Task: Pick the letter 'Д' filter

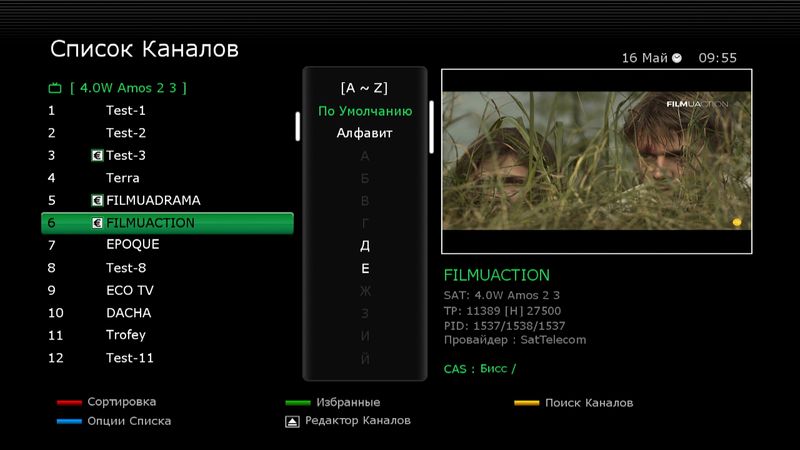Action: click(365, 245)
